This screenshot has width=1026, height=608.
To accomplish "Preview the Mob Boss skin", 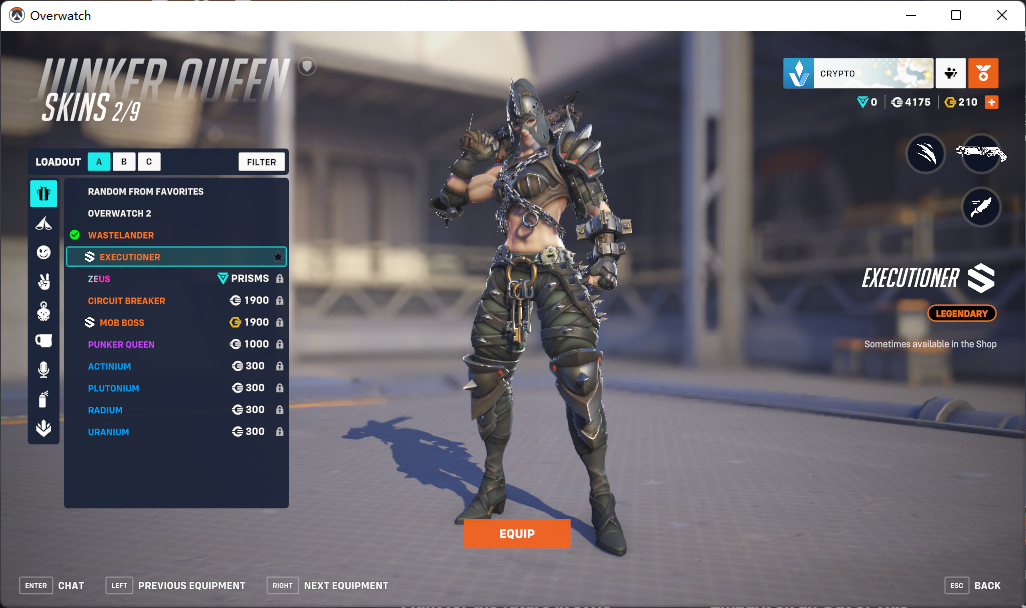I will pyautogui.click(x=122, y=323).
